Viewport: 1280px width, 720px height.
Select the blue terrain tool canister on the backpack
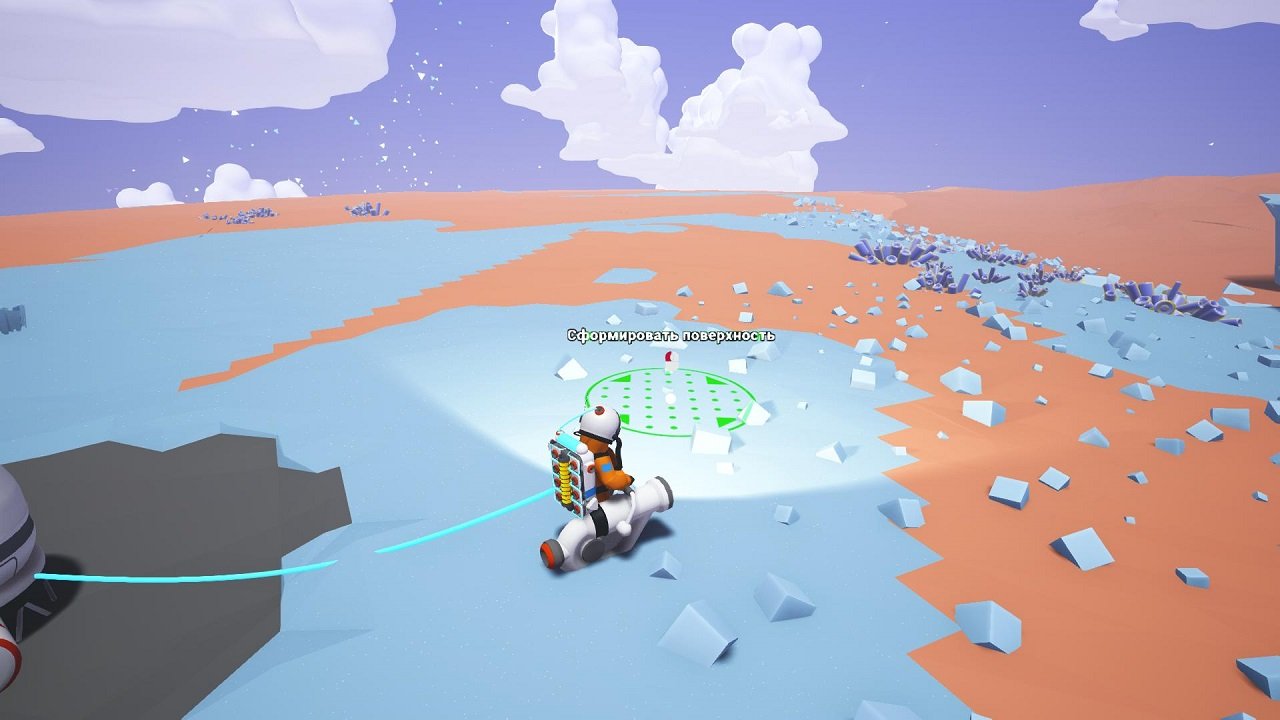[x=567, y=442]
